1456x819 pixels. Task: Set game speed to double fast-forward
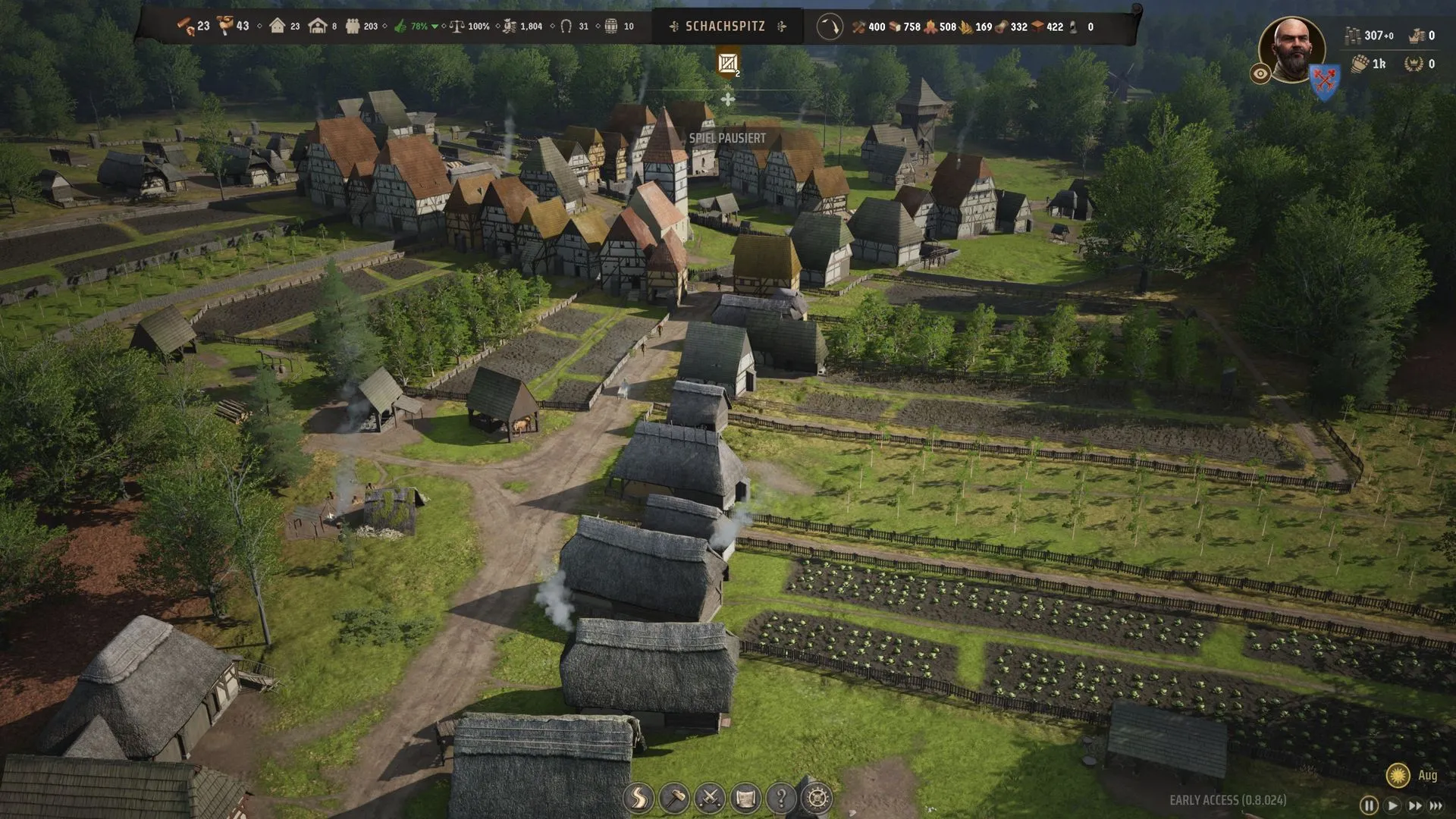point(1414,805)
